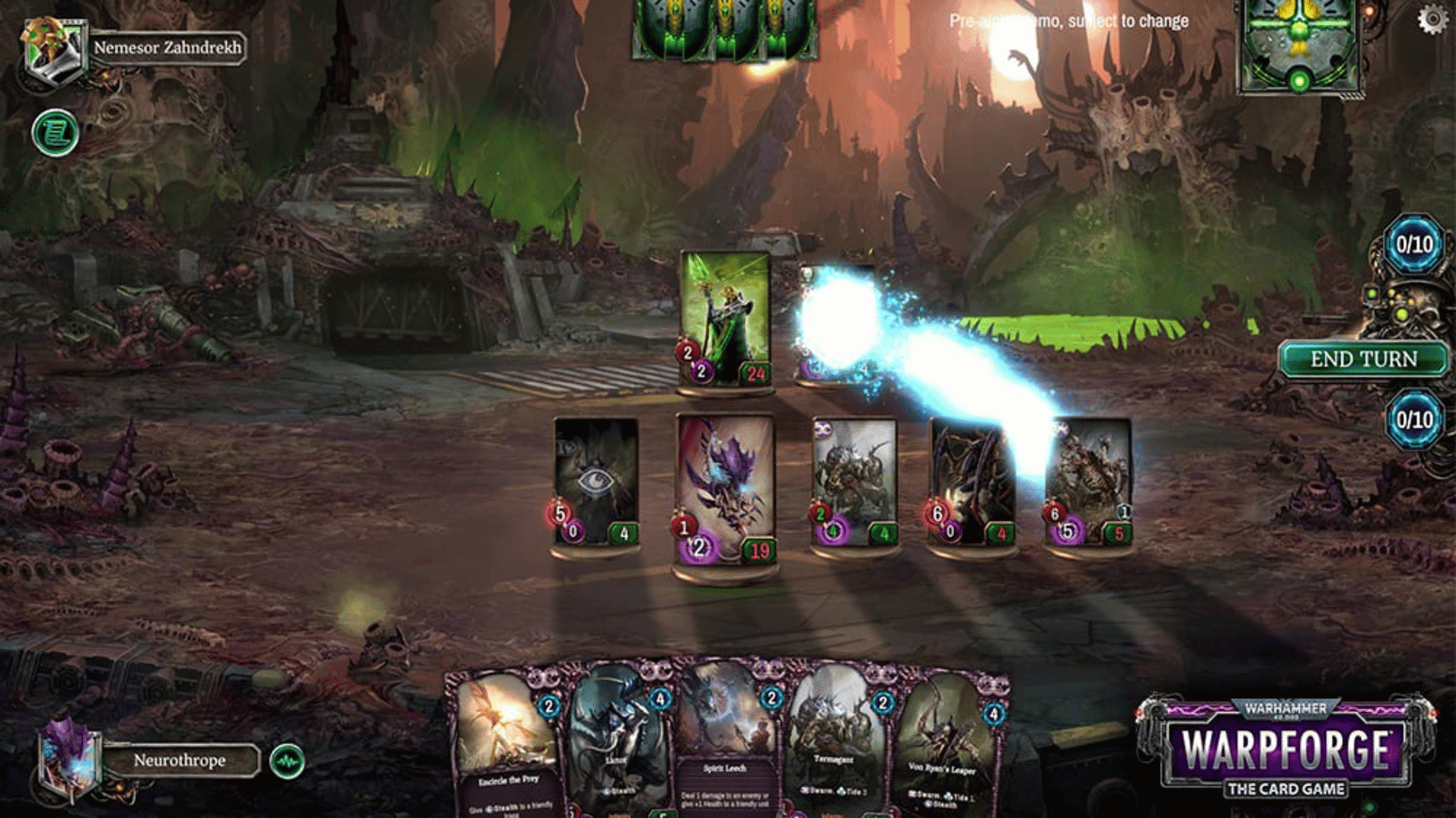1456x818 pixels.
Task: Click the swarm faction icon on Termagant
Action: click(x=806, y=791)
